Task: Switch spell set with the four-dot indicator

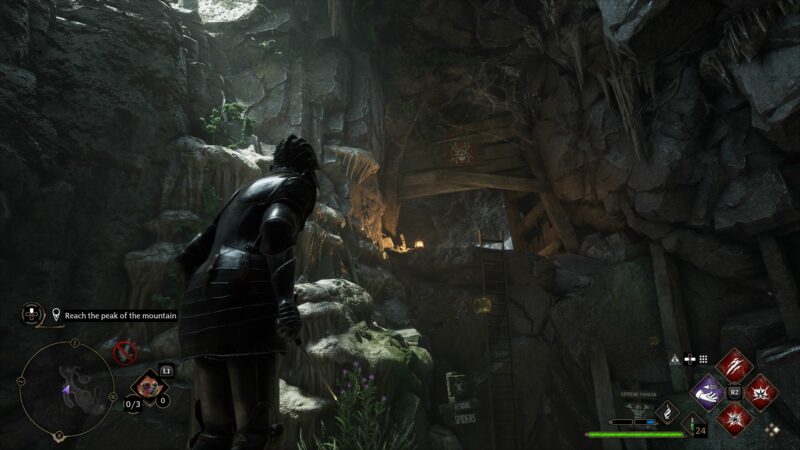Action: [x=772, y=429]
